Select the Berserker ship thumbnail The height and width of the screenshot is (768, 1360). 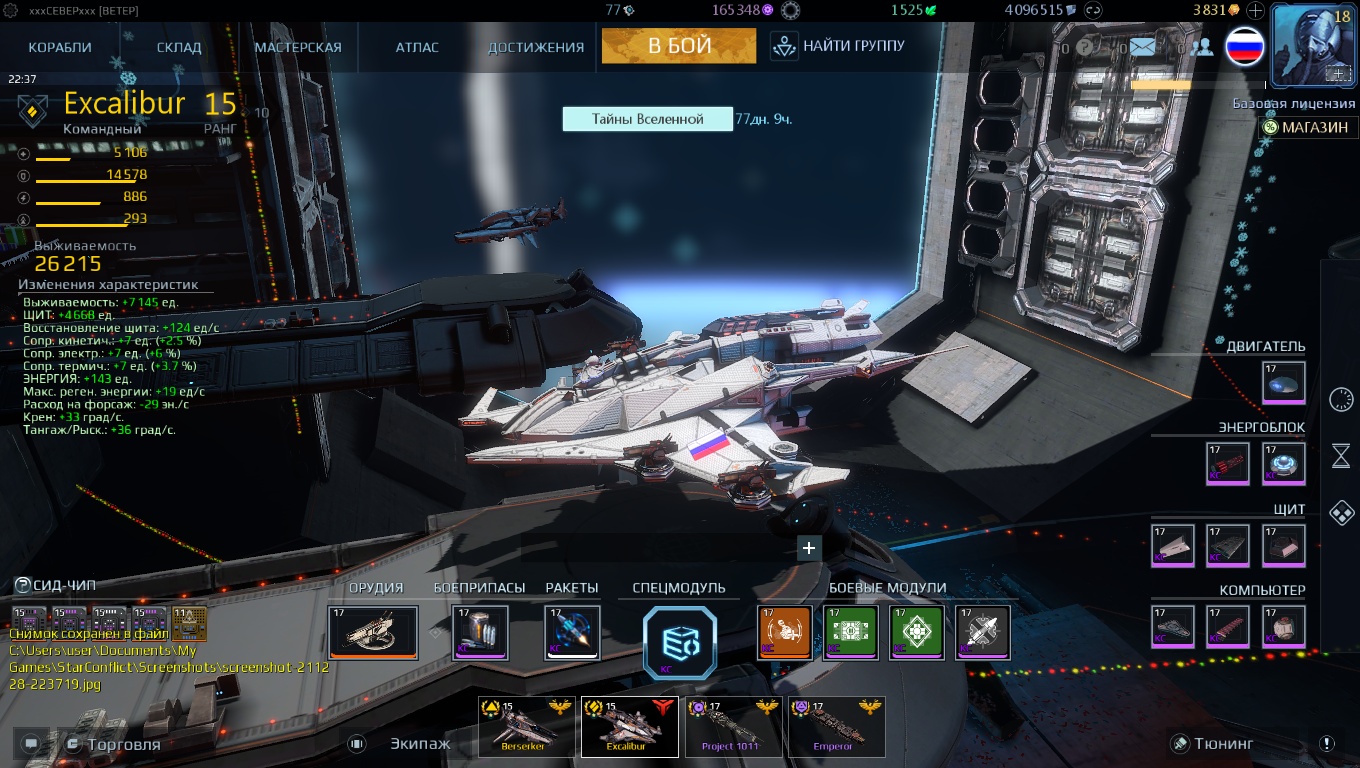(x=526, y=727)
